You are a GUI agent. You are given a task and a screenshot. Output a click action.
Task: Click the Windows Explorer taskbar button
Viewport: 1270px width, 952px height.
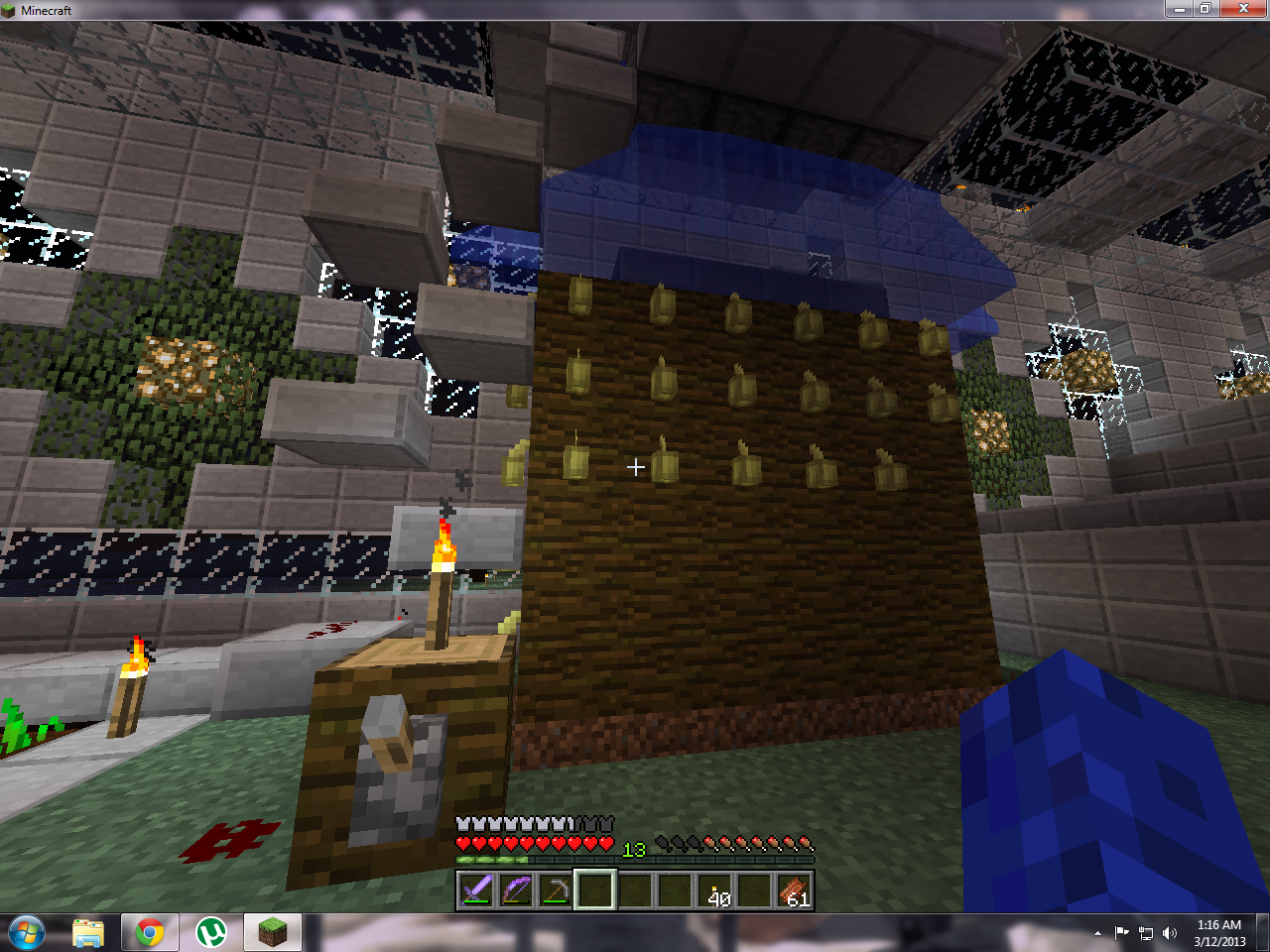88,932
